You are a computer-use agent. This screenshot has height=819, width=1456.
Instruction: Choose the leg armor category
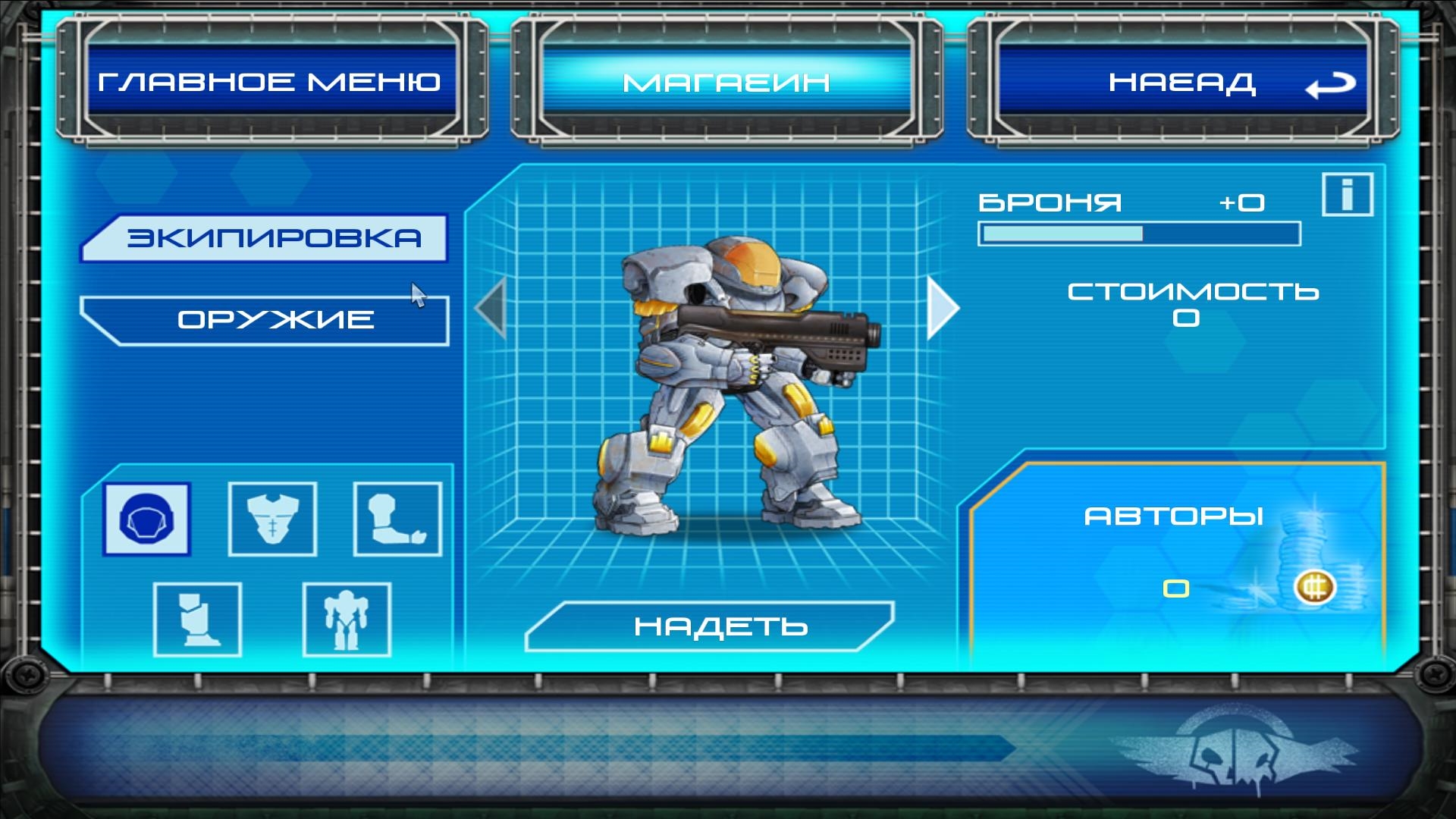(197, 620)
